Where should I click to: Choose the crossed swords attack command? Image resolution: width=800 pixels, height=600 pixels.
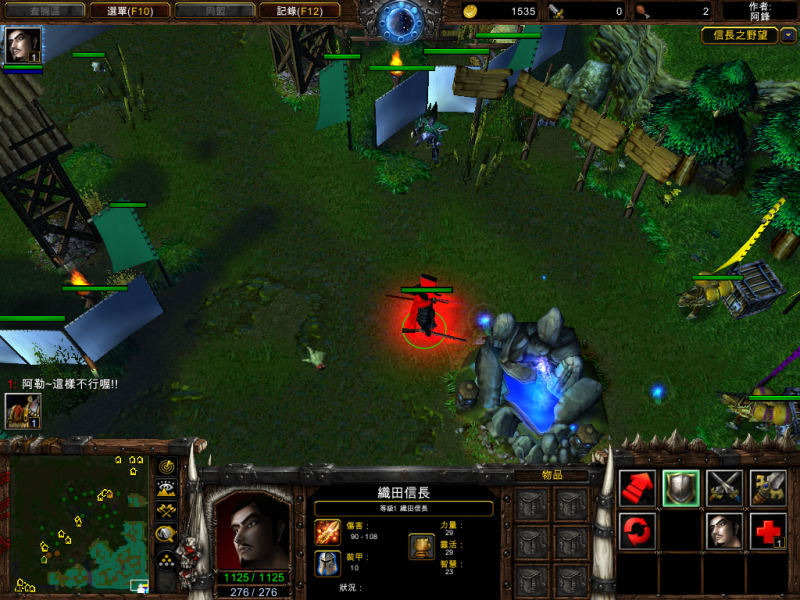(x=724, y=487)
